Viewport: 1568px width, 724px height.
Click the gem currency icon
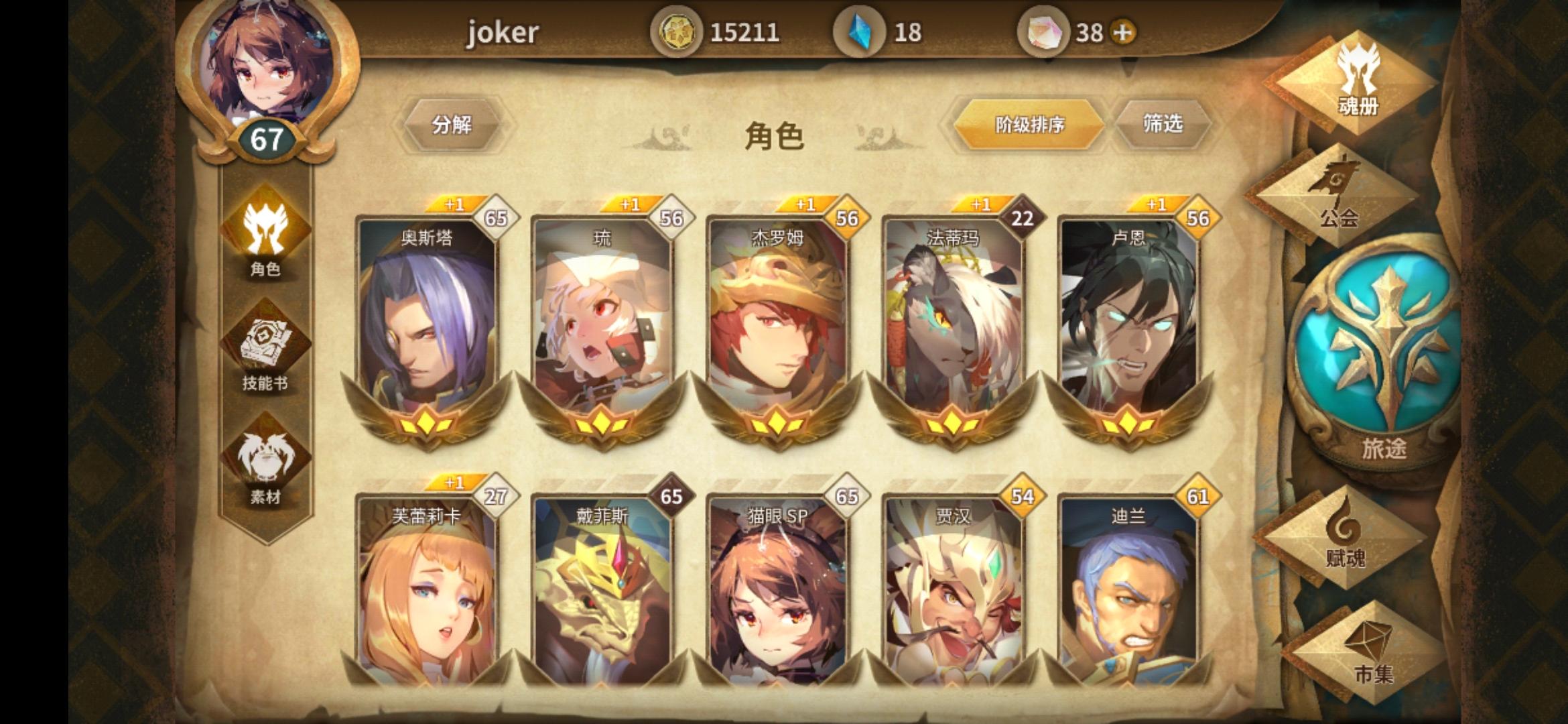point(861,30)
